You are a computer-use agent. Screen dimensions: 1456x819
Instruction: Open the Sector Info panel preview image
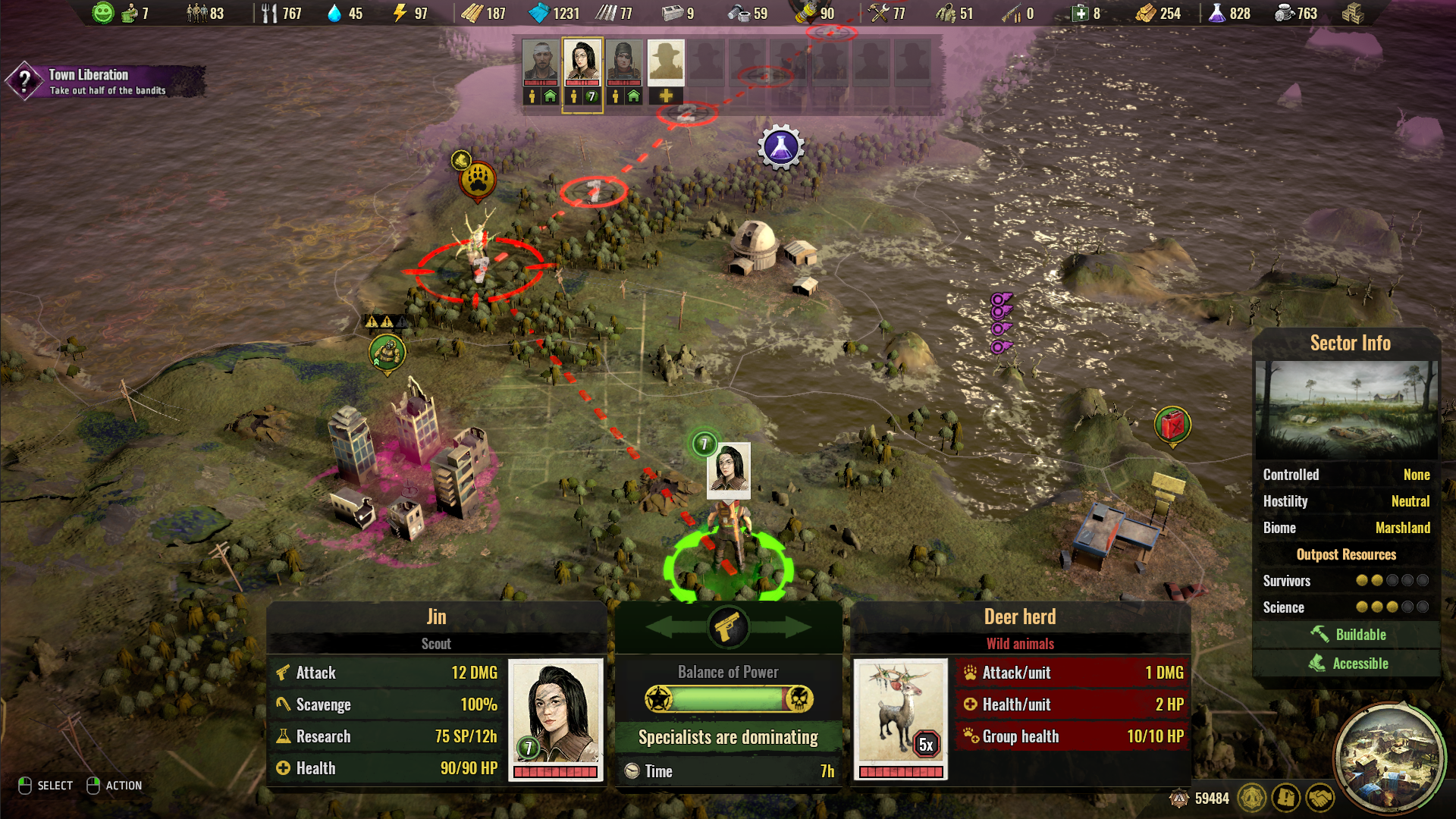tap(1347, 409)
